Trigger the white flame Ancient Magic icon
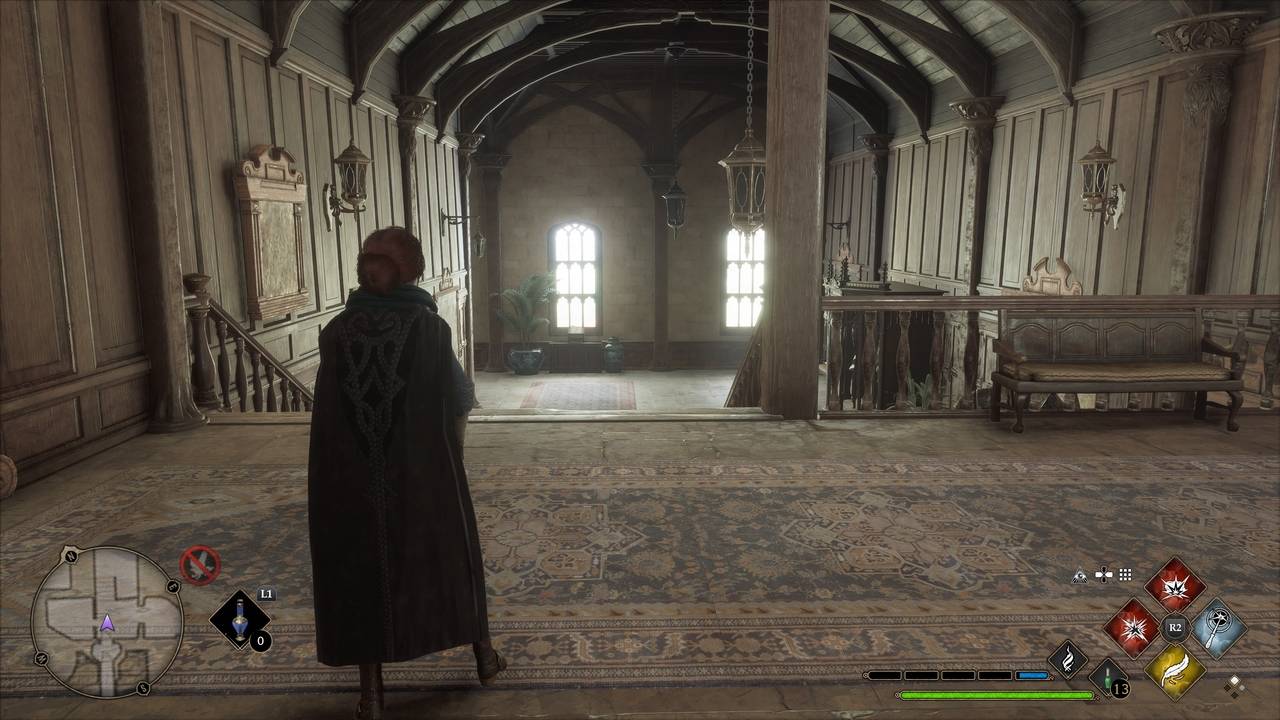Image resolution: width=1280 pixels, height=720 pixels. (x=1067, y=659)
